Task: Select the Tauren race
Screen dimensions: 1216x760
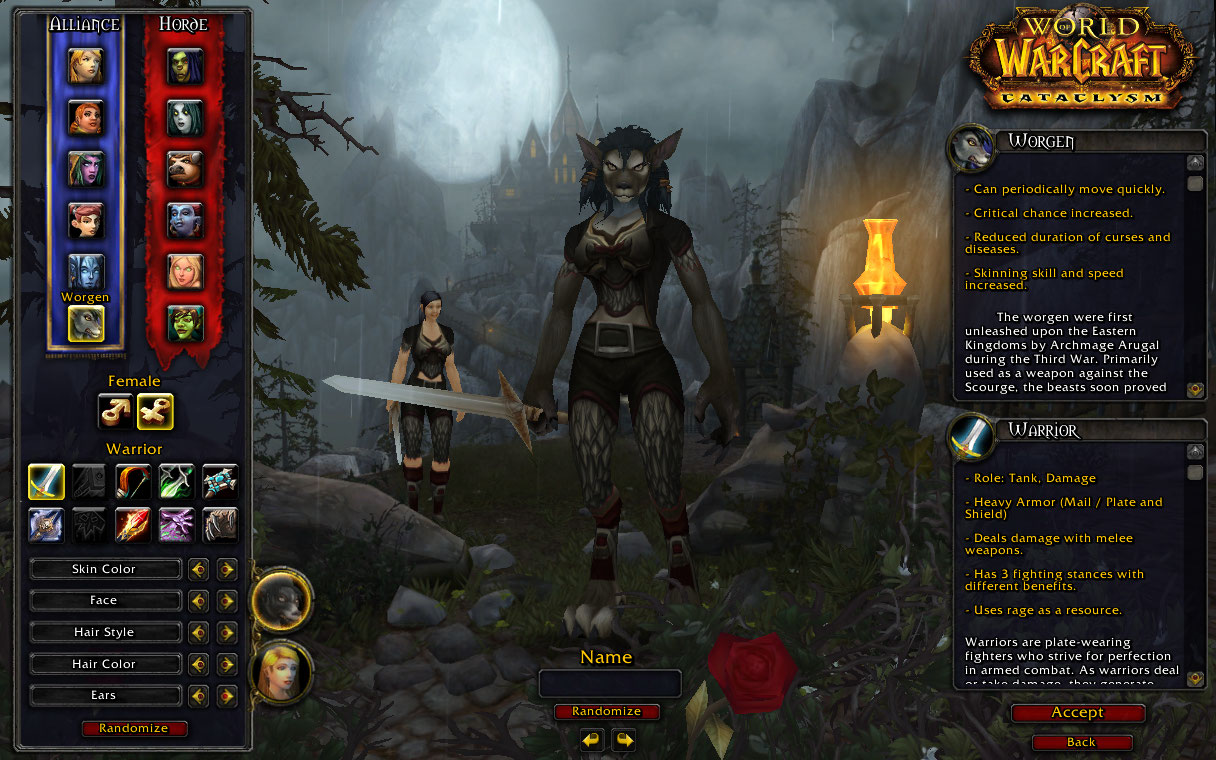Action: (185, 169)
